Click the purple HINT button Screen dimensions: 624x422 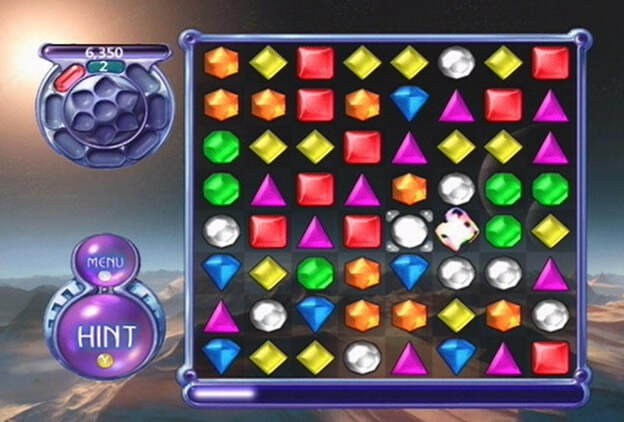click(104, 330)
